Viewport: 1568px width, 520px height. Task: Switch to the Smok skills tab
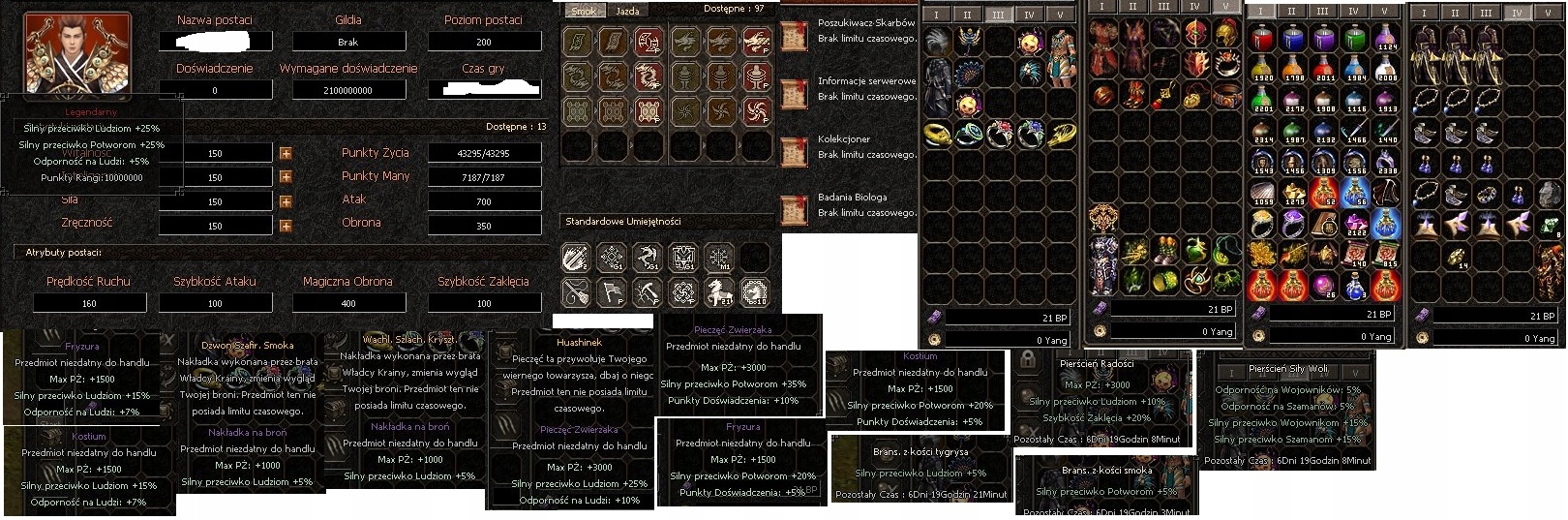[x=584, y=12]
